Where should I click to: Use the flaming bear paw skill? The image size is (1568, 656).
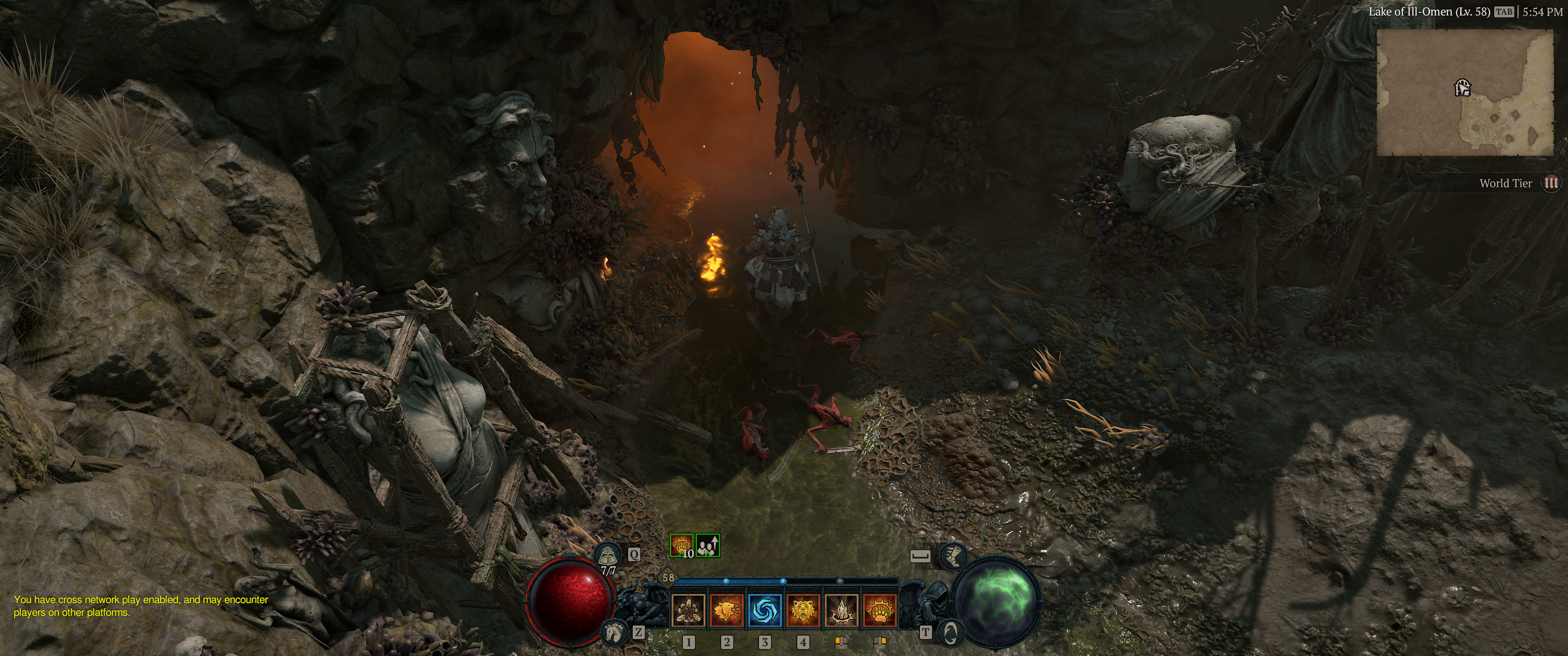tap(880, 610)
